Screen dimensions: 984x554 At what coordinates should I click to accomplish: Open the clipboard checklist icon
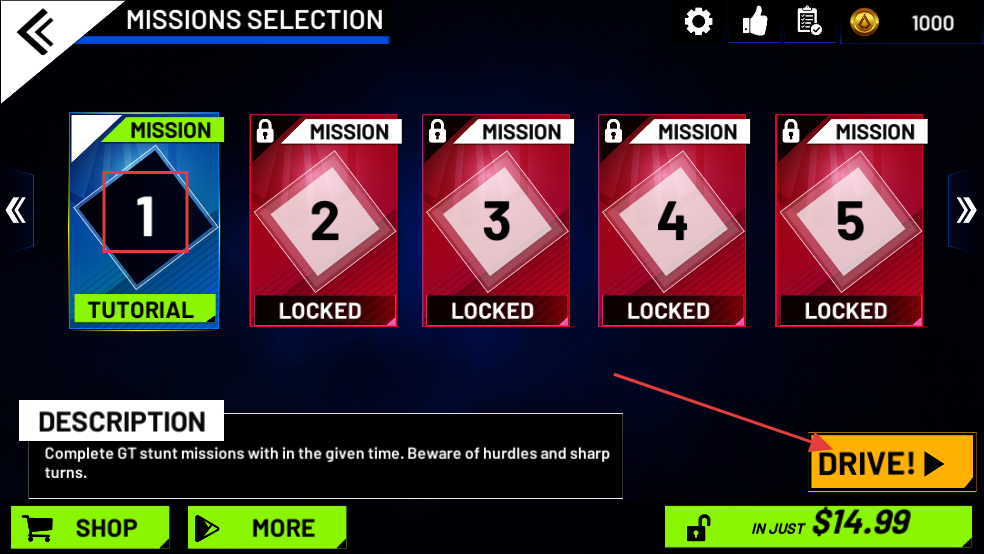[x=809, y=22]
